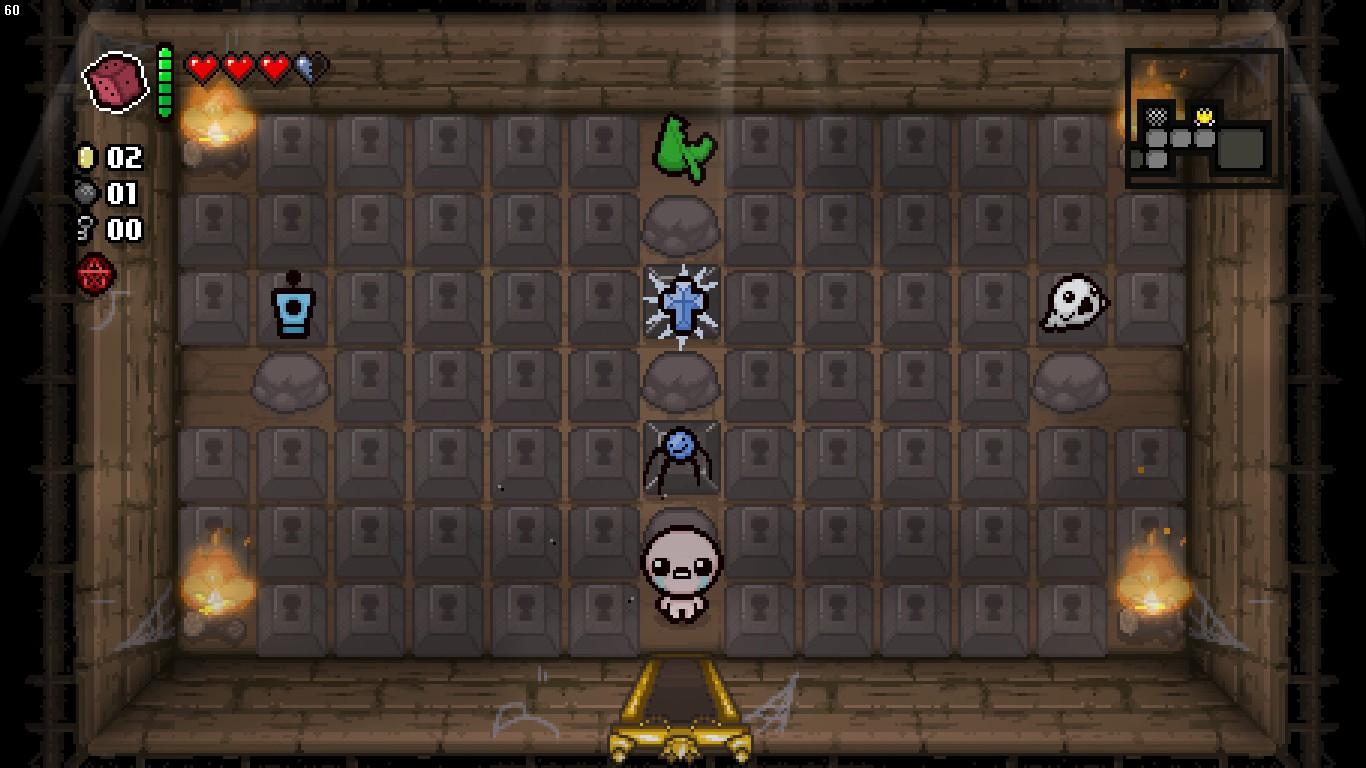
Task: Click the yellow crown treasure room icon on minimap
Action: click(1204, 117)
